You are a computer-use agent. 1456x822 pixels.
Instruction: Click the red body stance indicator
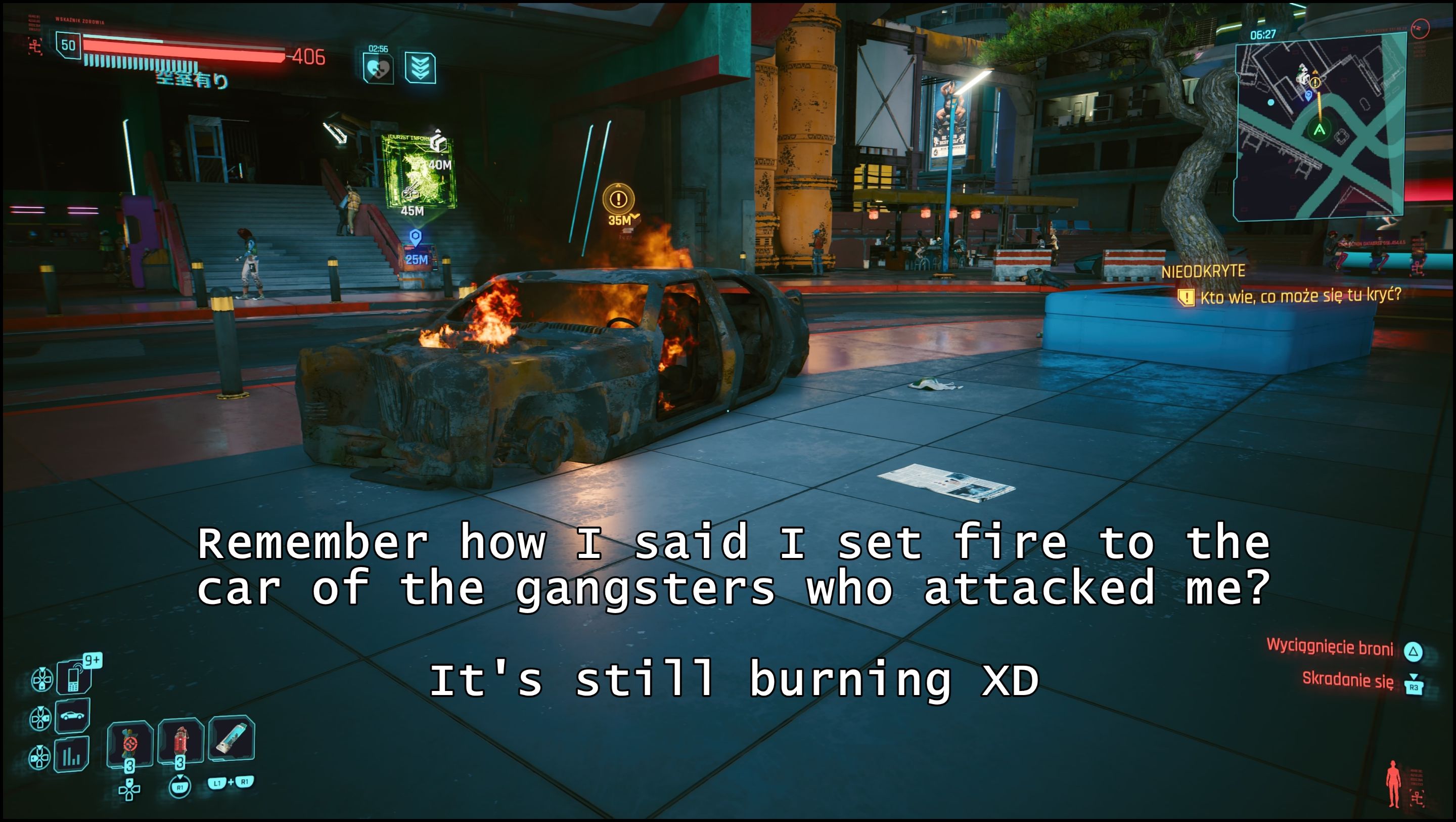(x=1393, y=784)
